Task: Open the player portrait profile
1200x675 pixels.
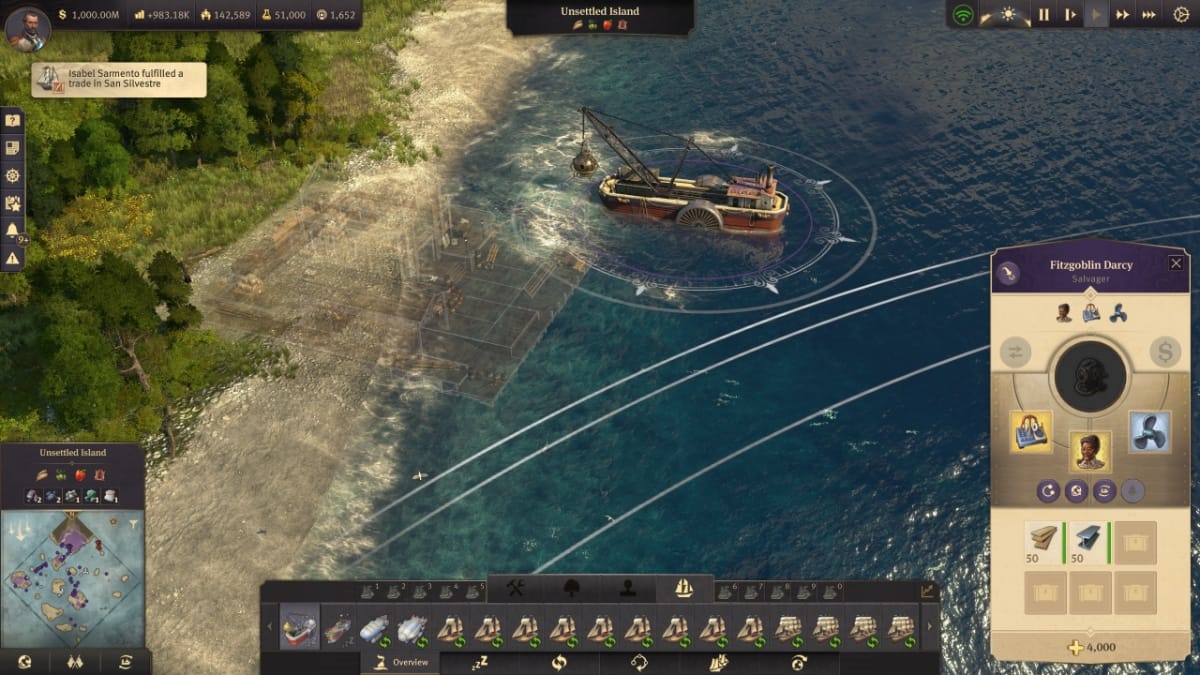Action: (x=27, y=28)
